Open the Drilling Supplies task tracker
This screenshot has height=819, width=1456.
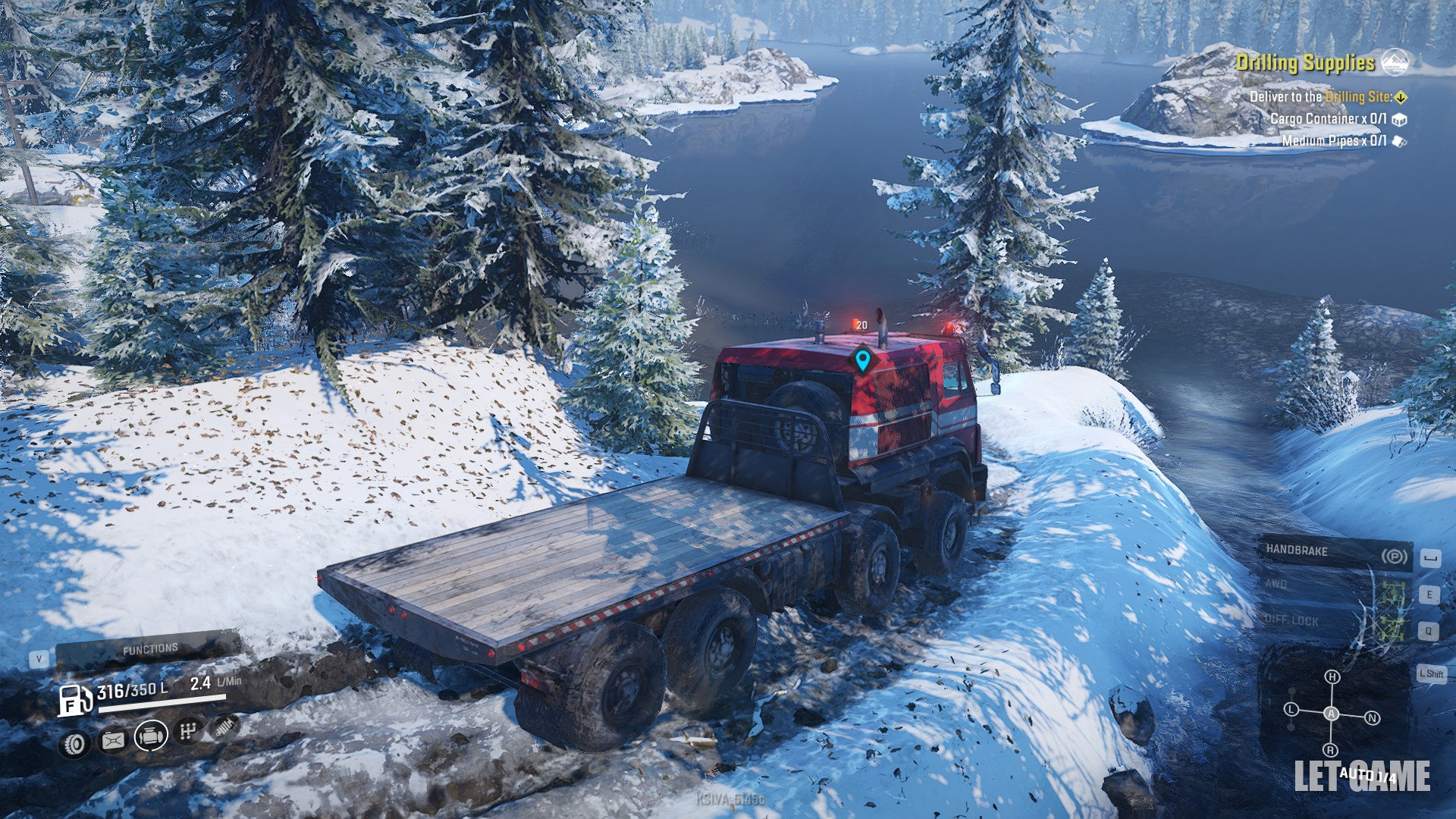tap(1305, 63)
